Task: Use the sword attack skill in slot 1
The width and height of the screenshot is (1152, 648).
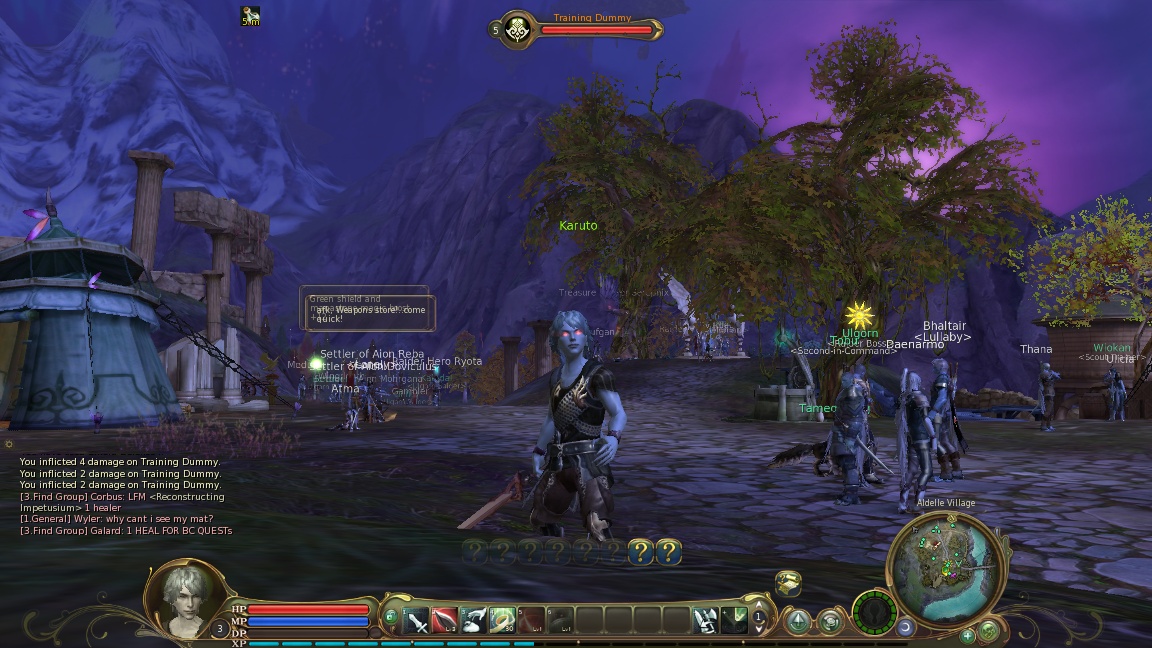Action: (417, 621)
